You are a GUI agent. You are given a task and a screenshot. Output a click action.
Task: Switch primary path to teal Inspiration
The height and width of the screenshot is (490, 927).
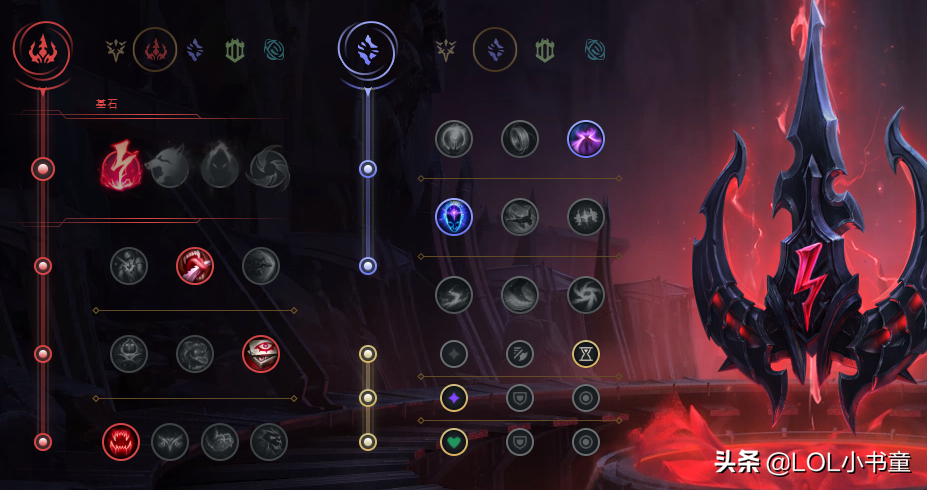tap(274, 48)
